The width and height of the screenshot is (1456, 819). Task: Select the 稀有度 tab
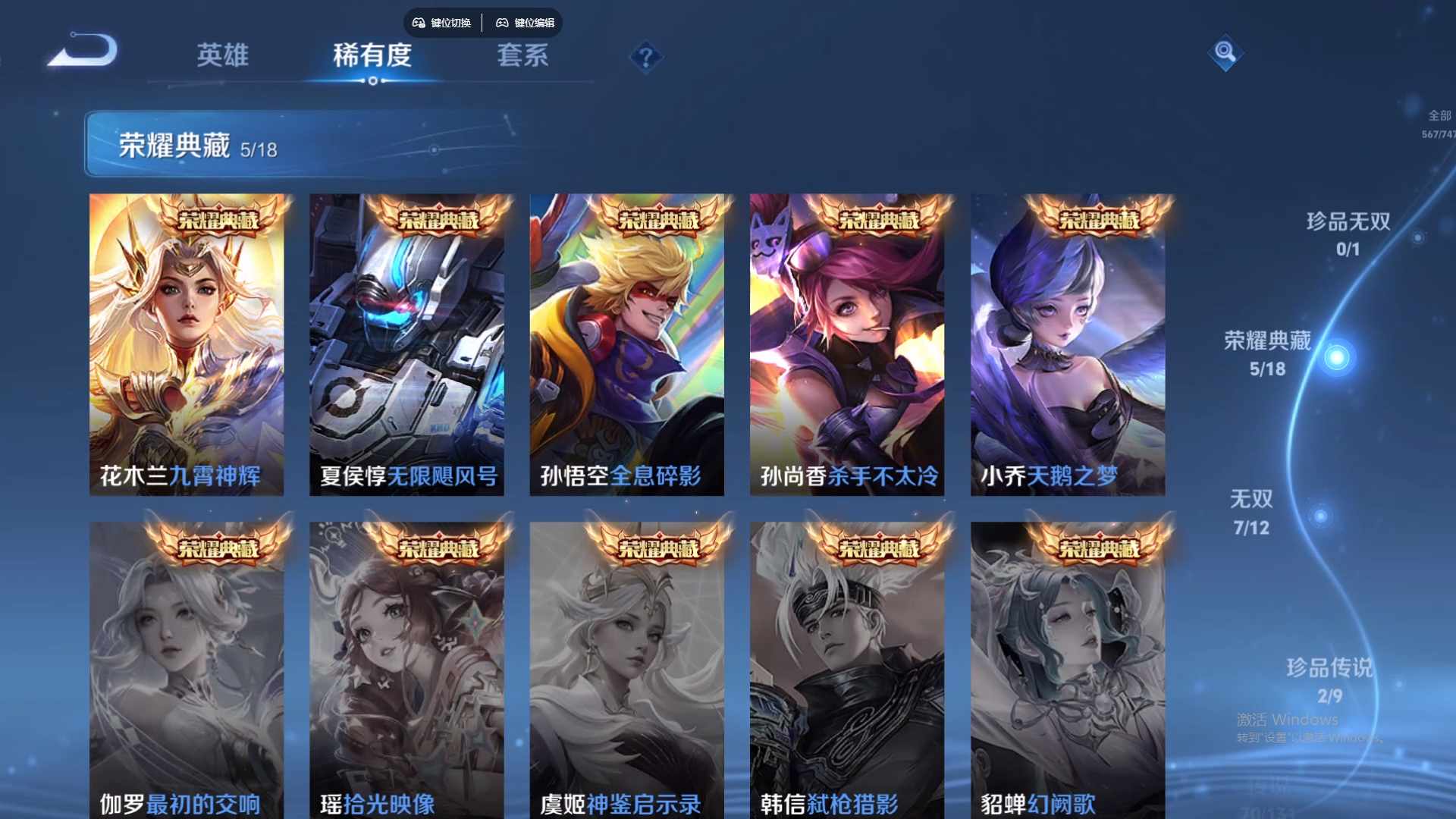tap(372, 56)
